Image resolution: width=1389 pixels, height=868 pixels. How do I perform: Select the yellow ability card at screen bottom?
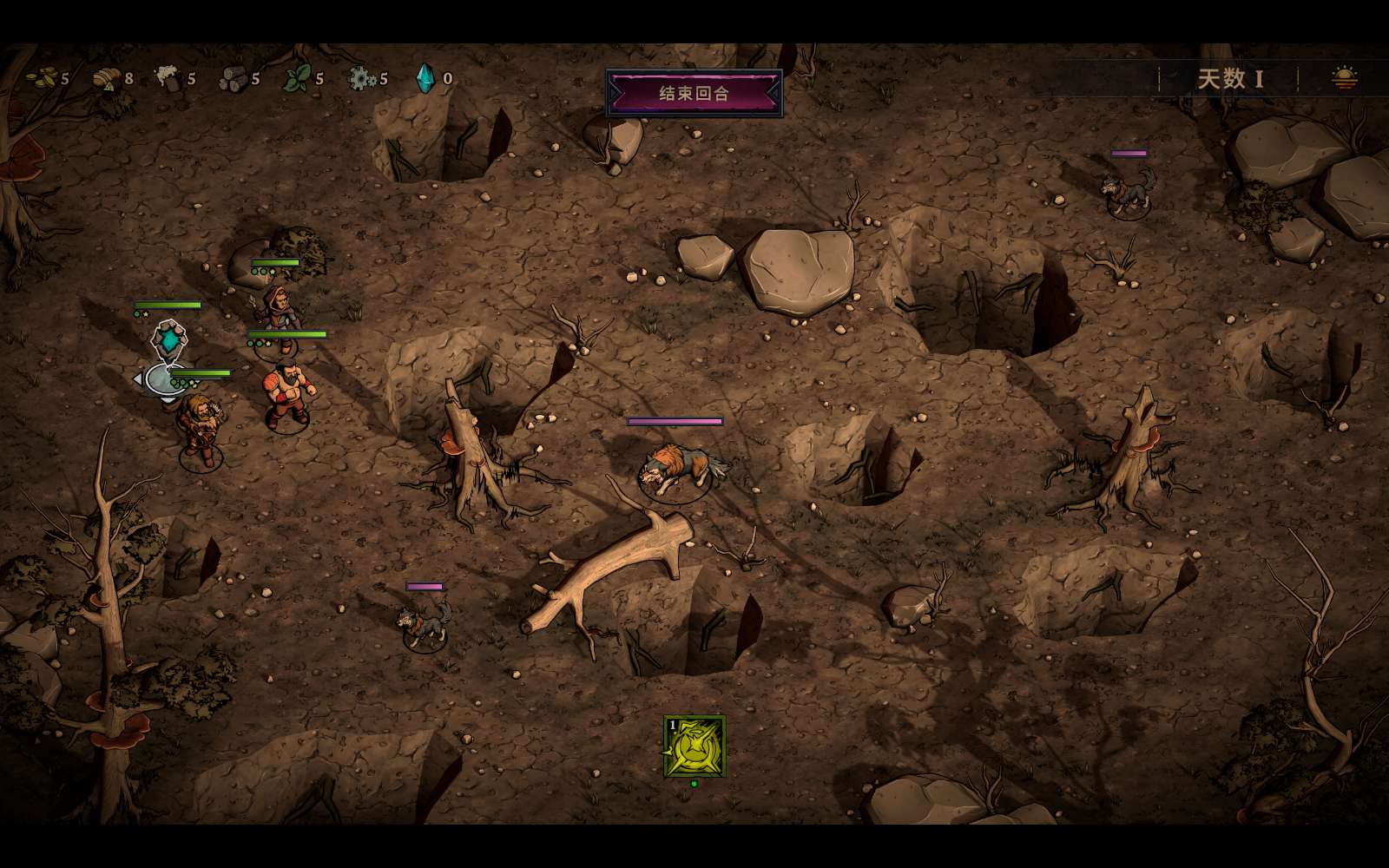click(694, 748)
